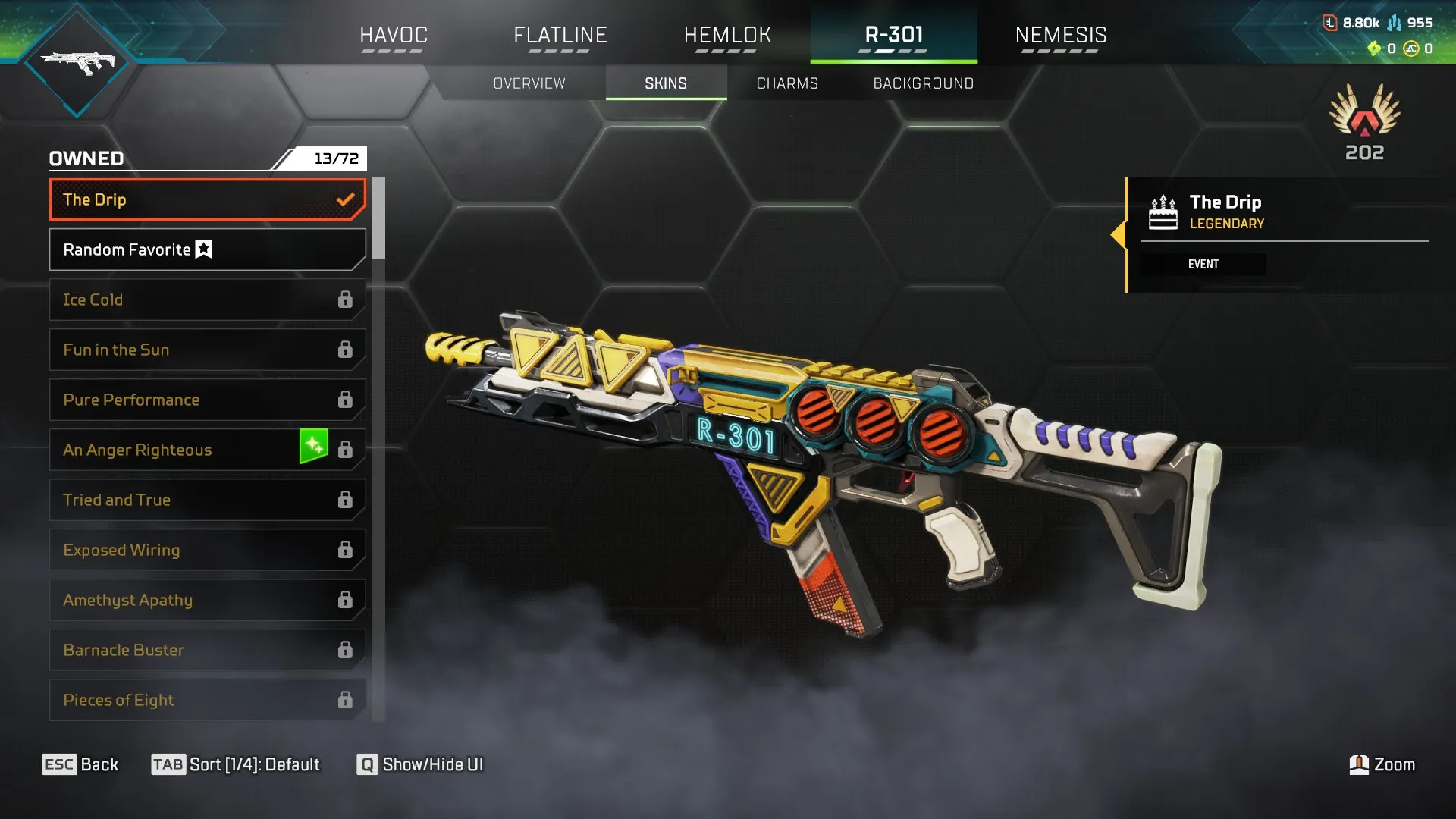
Task: Click the Crafting Metals currency icon
Action: pos(1395,23)
